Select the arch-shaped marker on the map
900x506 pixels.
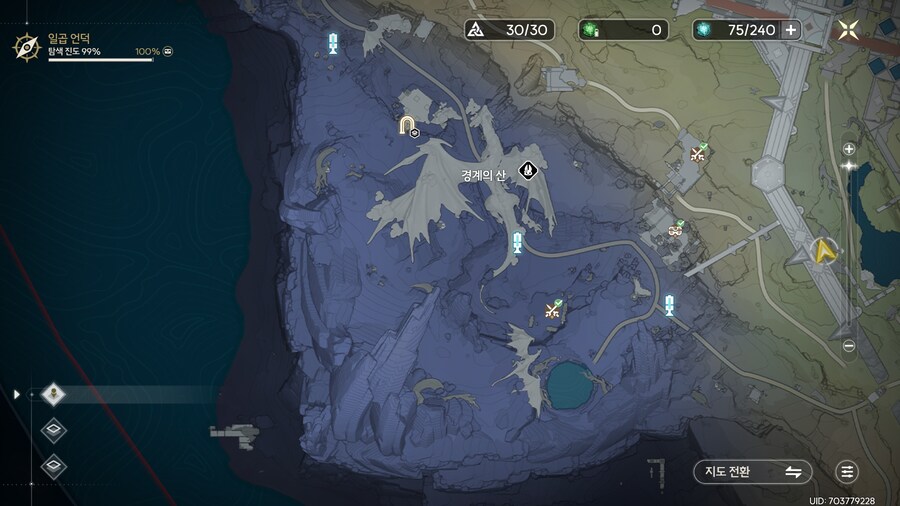[x=407, y=125]
